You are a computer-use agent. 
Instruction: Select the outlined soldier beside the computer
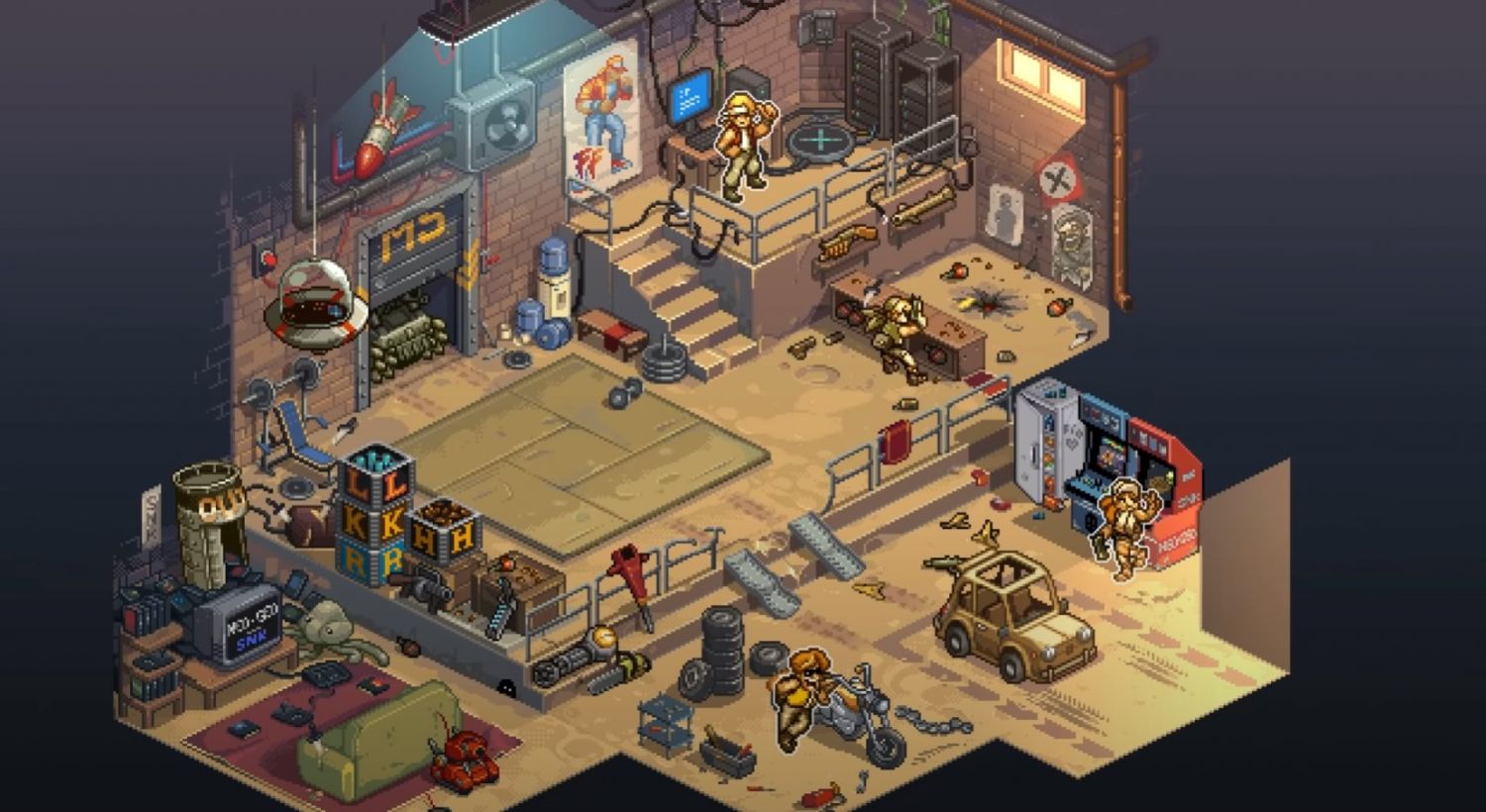(741, 144)
